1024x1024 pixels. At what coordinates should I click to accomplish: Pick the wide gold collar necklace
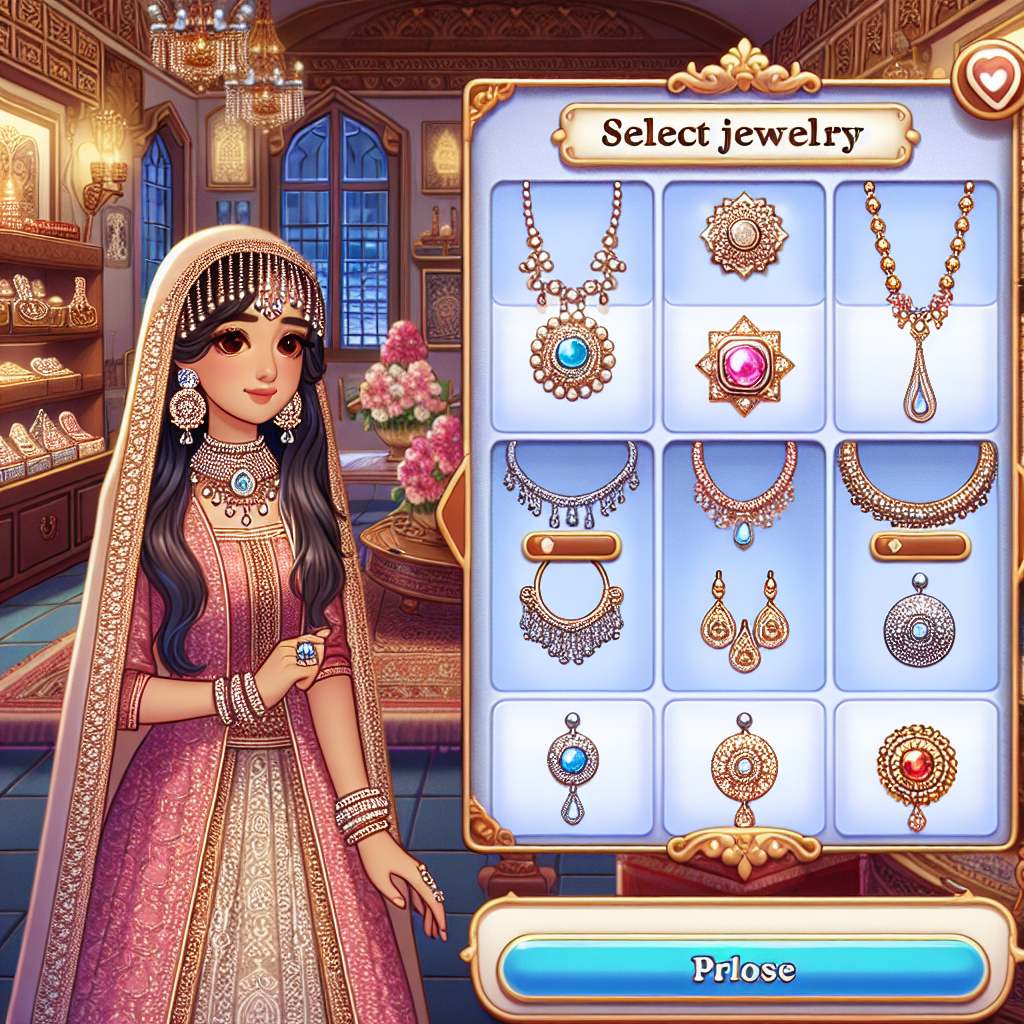tap(917, 480)
